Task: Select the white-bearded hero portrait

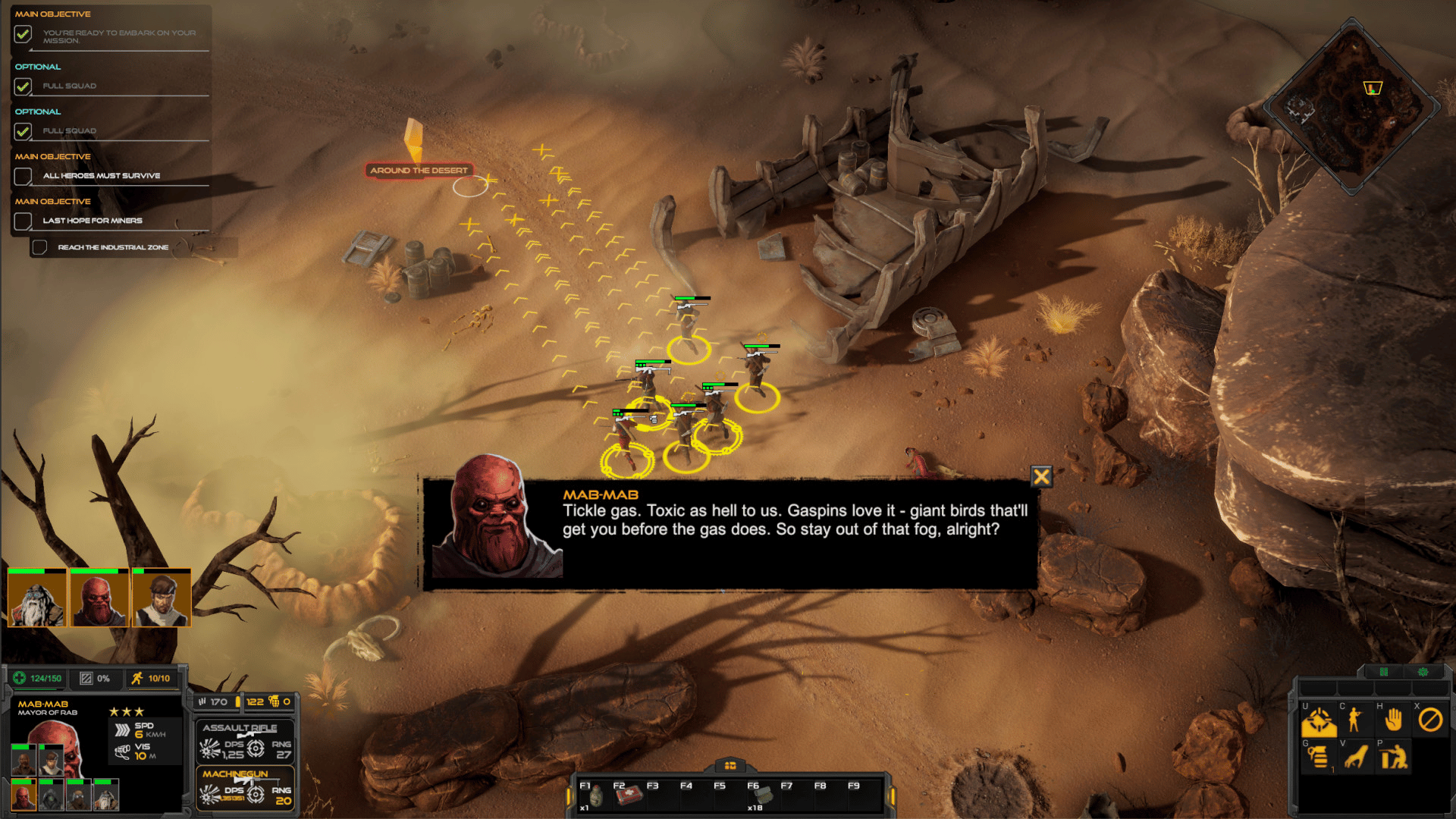Action: coord(37,599)
